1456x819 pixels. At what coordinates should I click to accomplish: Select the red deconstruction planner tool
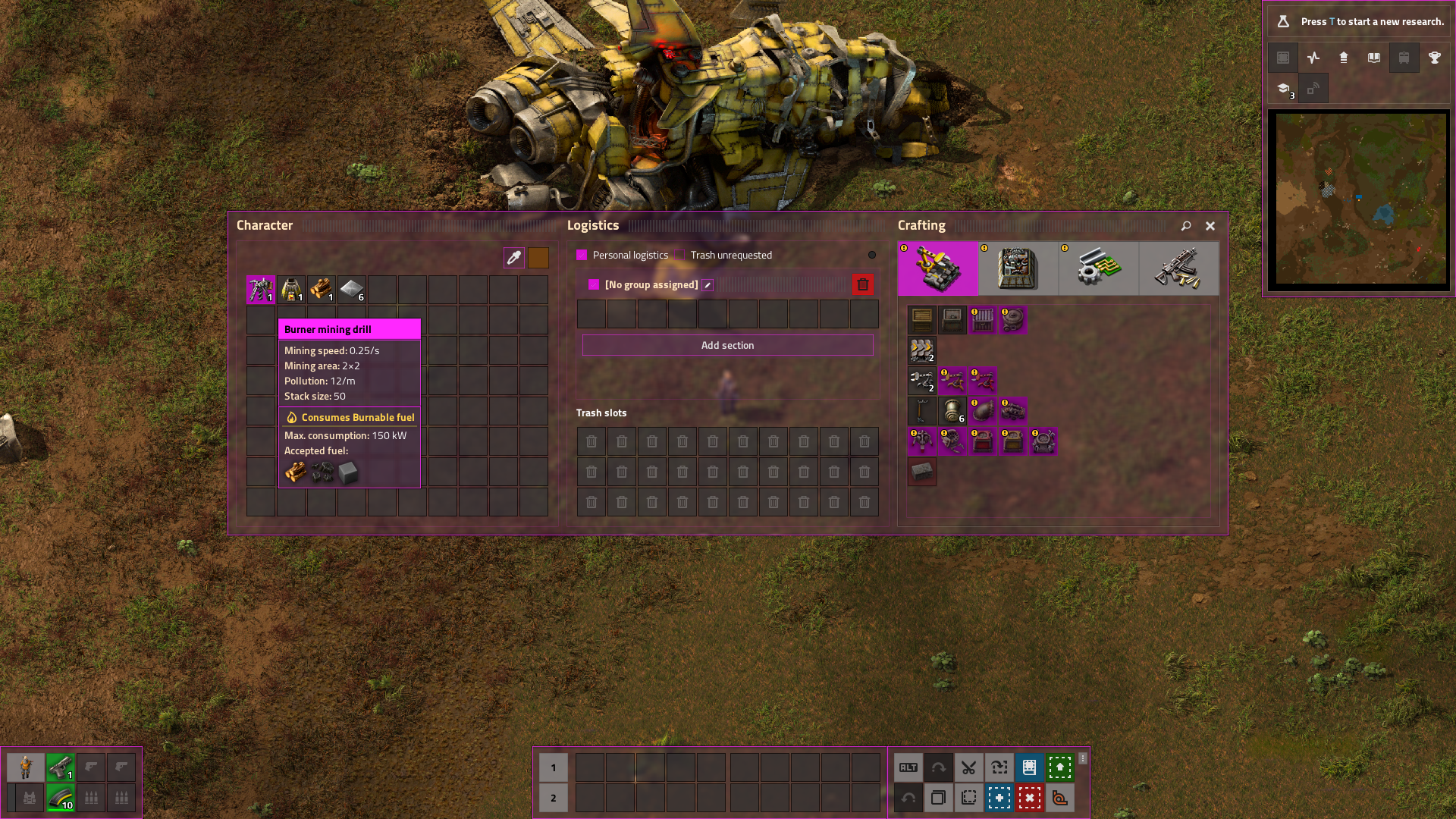point(1029,798)
